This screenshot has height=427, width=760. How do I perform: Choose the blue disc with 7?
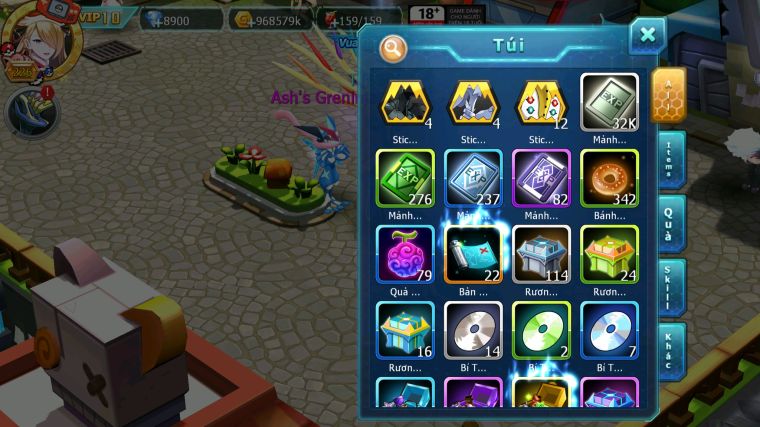pos(609,330)
